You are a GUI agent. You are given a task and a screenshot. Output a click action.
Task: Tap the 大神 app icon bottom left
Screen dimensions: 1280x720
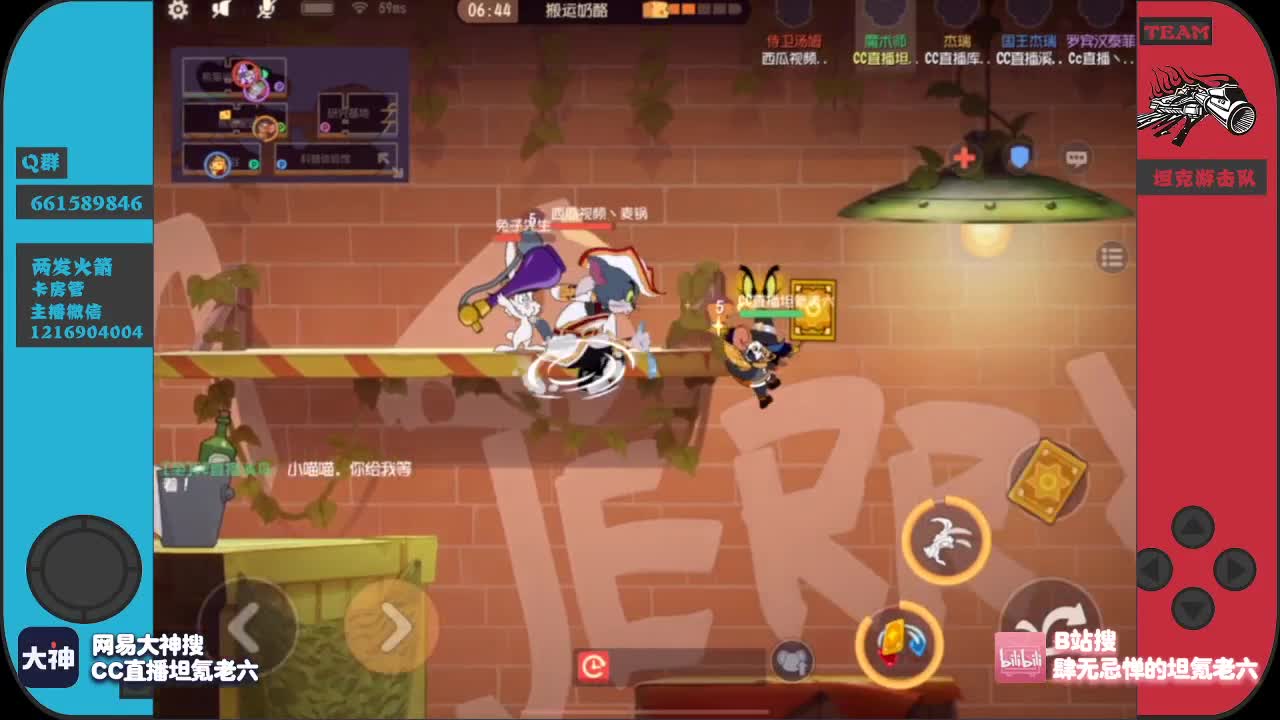click(x=48, y=657)
